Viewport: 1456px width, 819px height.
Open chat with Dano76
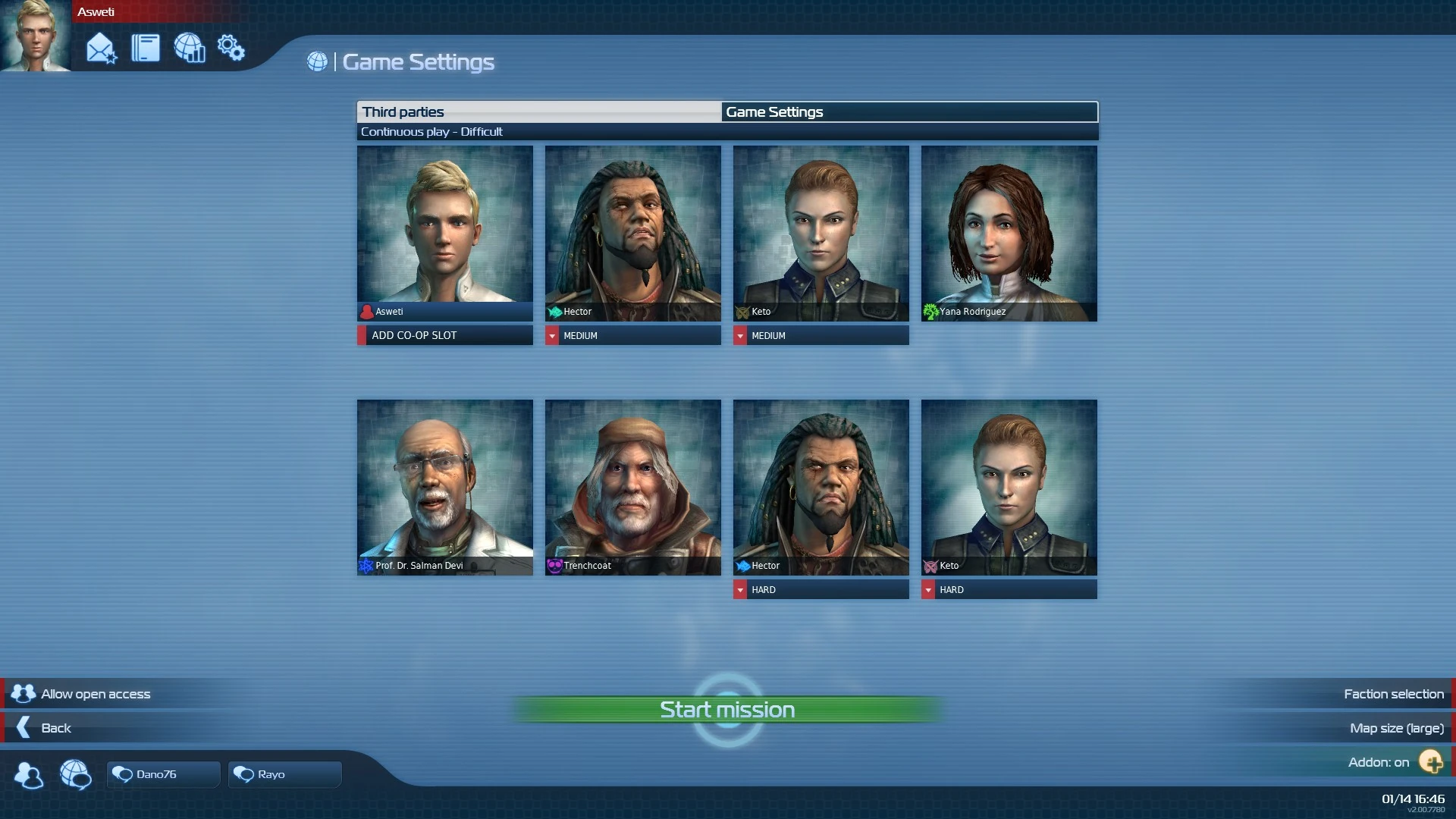click(x=163, y=774)
